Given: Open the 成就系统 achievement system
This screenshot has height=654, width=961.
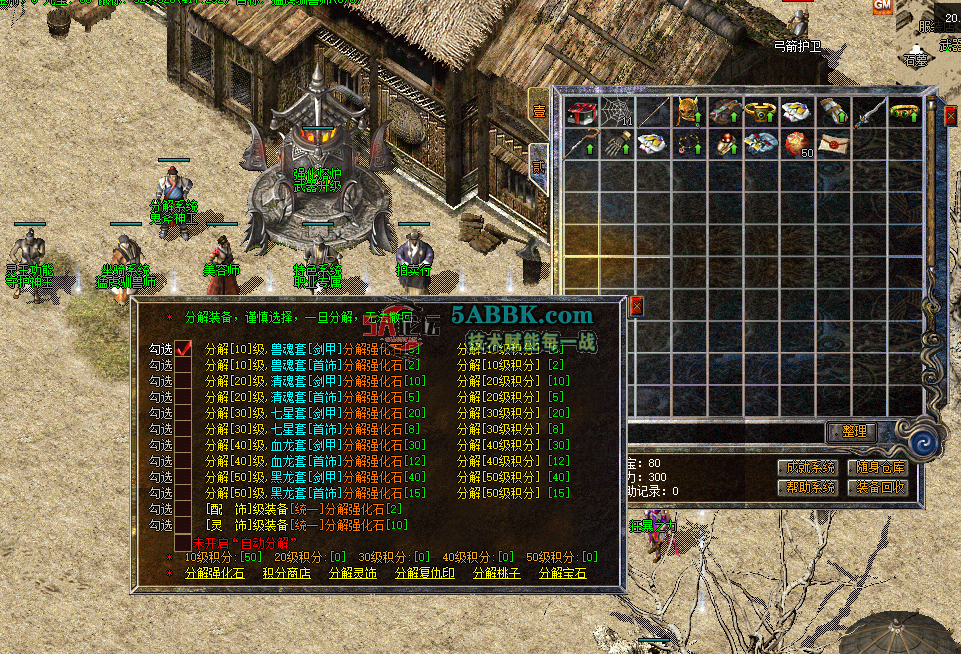Looking at the screenshot, I should [x=807, y=467].
